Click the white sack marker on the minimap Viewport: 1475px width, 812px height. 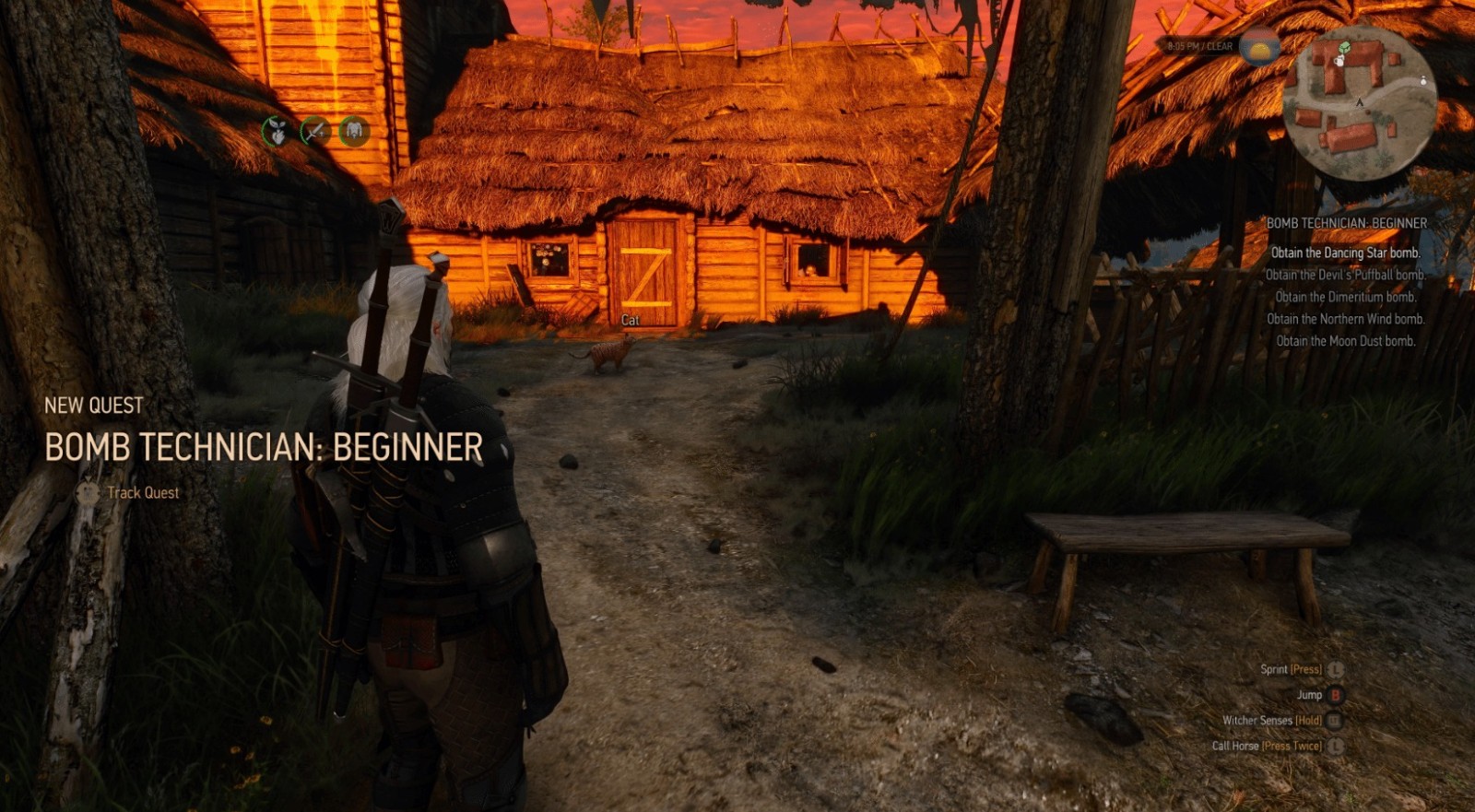click(1423, 81)
